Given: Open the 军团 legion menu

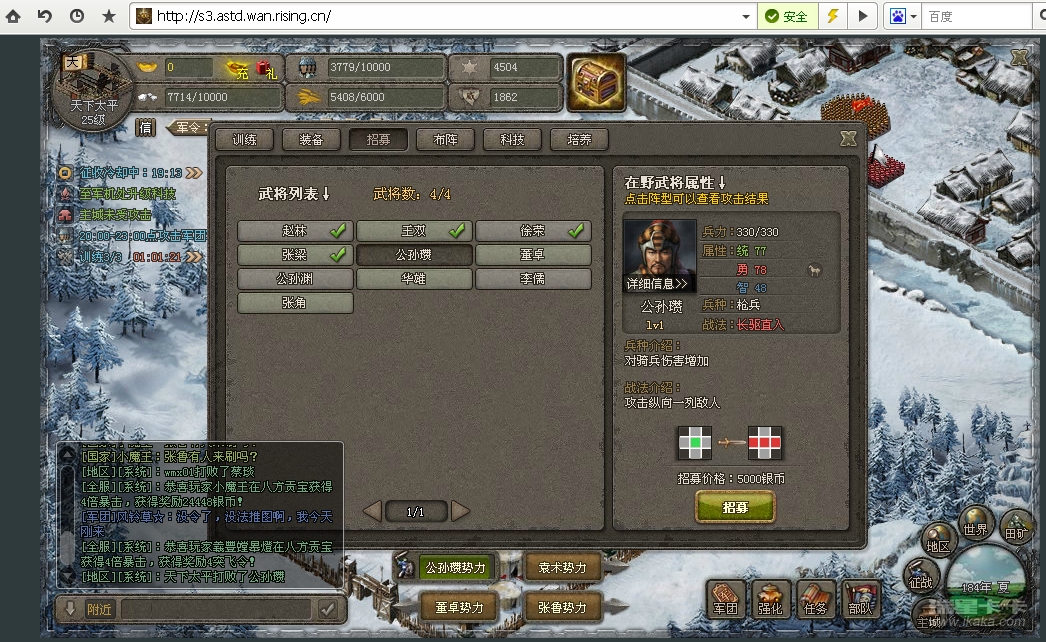Looking at the screenshot, I should coord(725,599).
